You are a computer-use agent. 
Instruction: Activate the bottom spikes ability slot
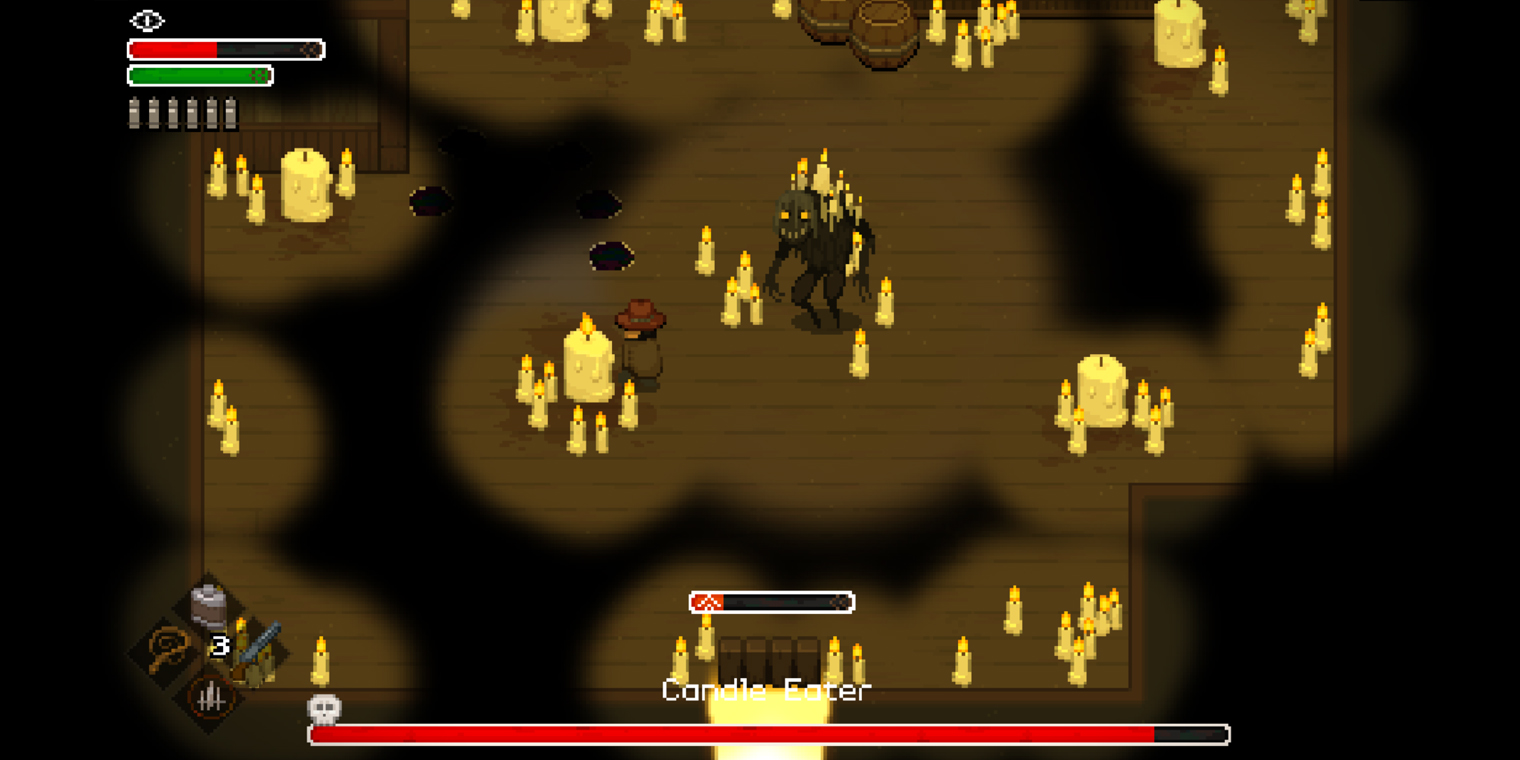(x=210, y=697)
